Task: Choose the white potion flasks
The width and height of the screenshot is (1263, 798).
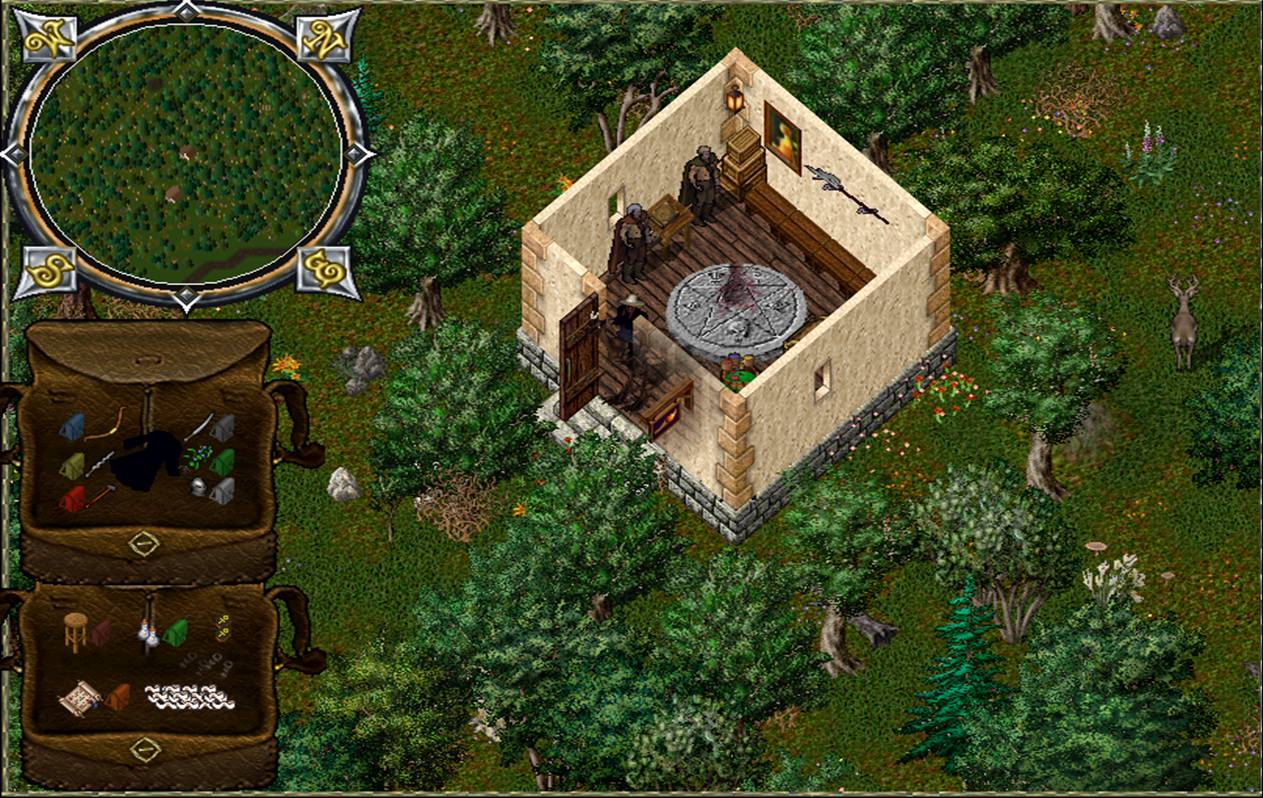Action: [x=149, y=632]
